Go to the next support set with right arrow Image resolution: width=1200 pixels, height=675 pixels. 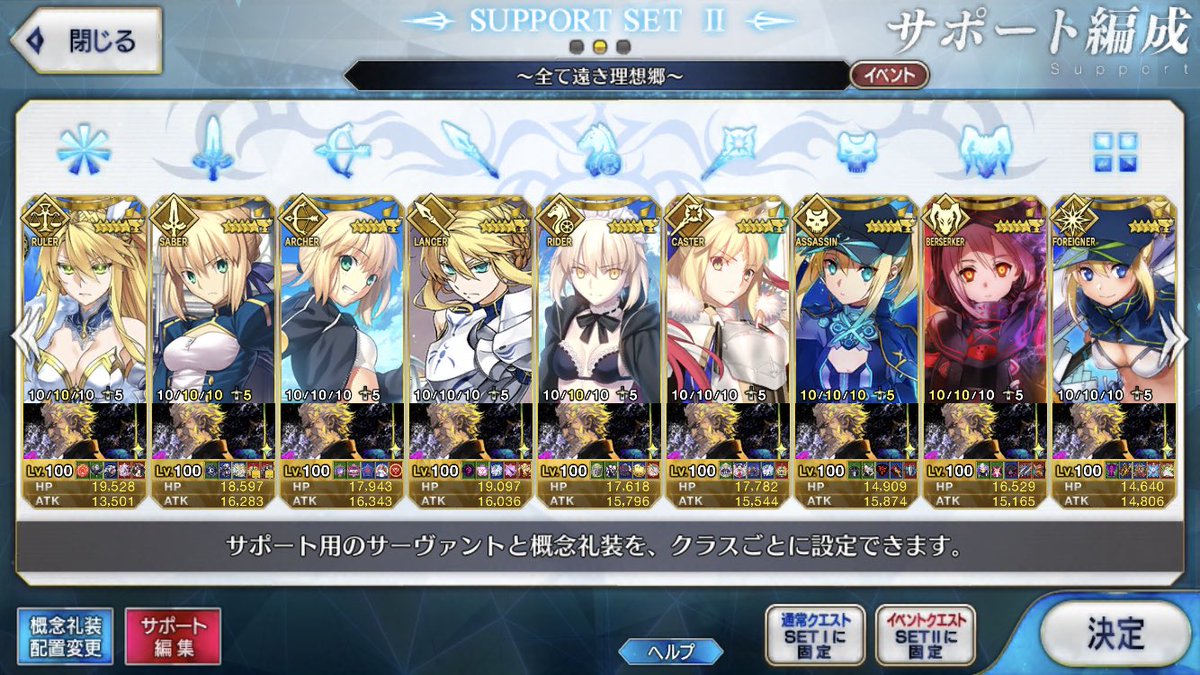1177,338
